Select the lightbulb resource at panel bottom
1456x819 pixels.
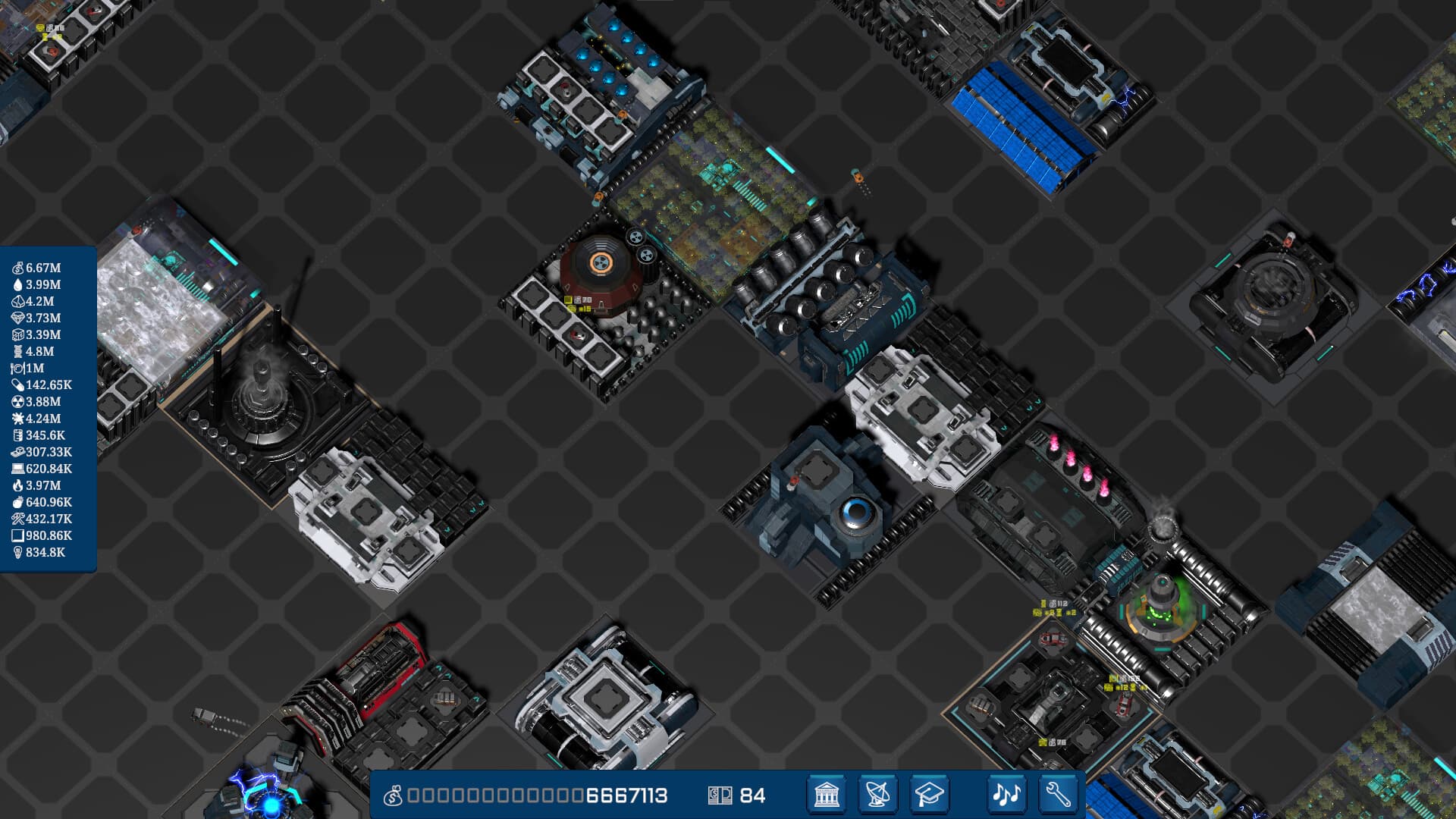point(17,552)
